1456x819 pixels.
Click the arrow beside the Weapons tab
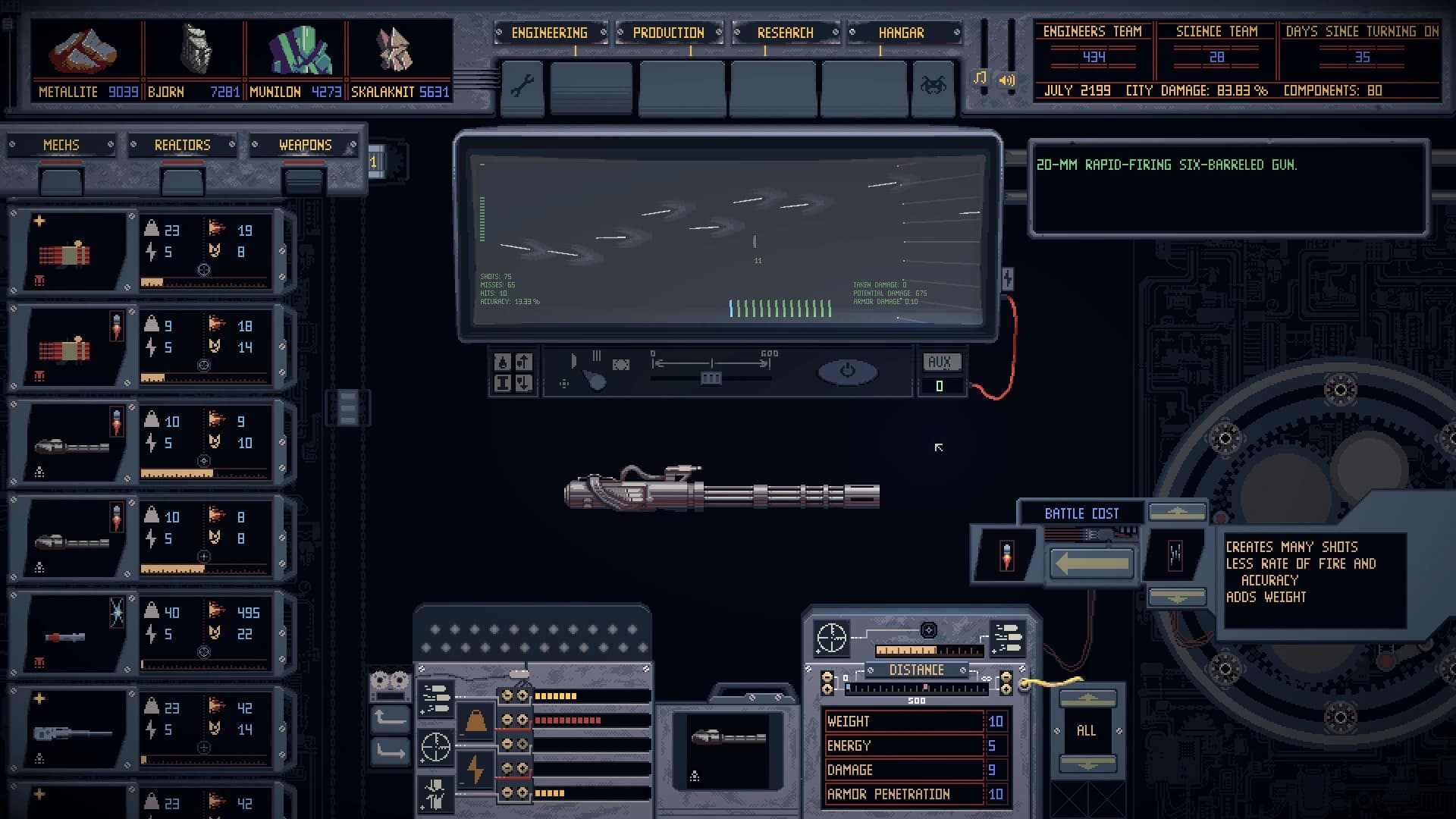(351, 145)
